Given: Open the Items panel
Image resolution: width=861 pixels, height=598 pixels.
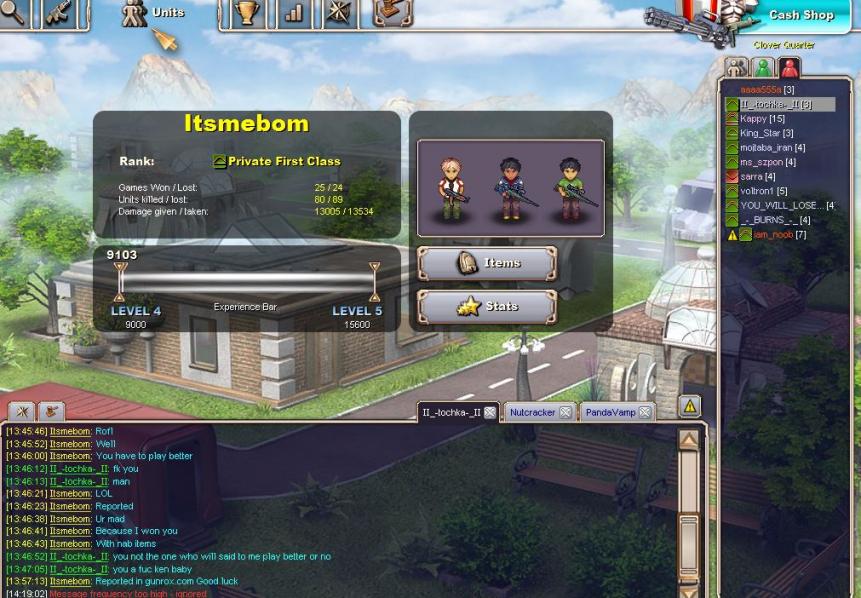Looking at the screenshot, I should 487,263.
